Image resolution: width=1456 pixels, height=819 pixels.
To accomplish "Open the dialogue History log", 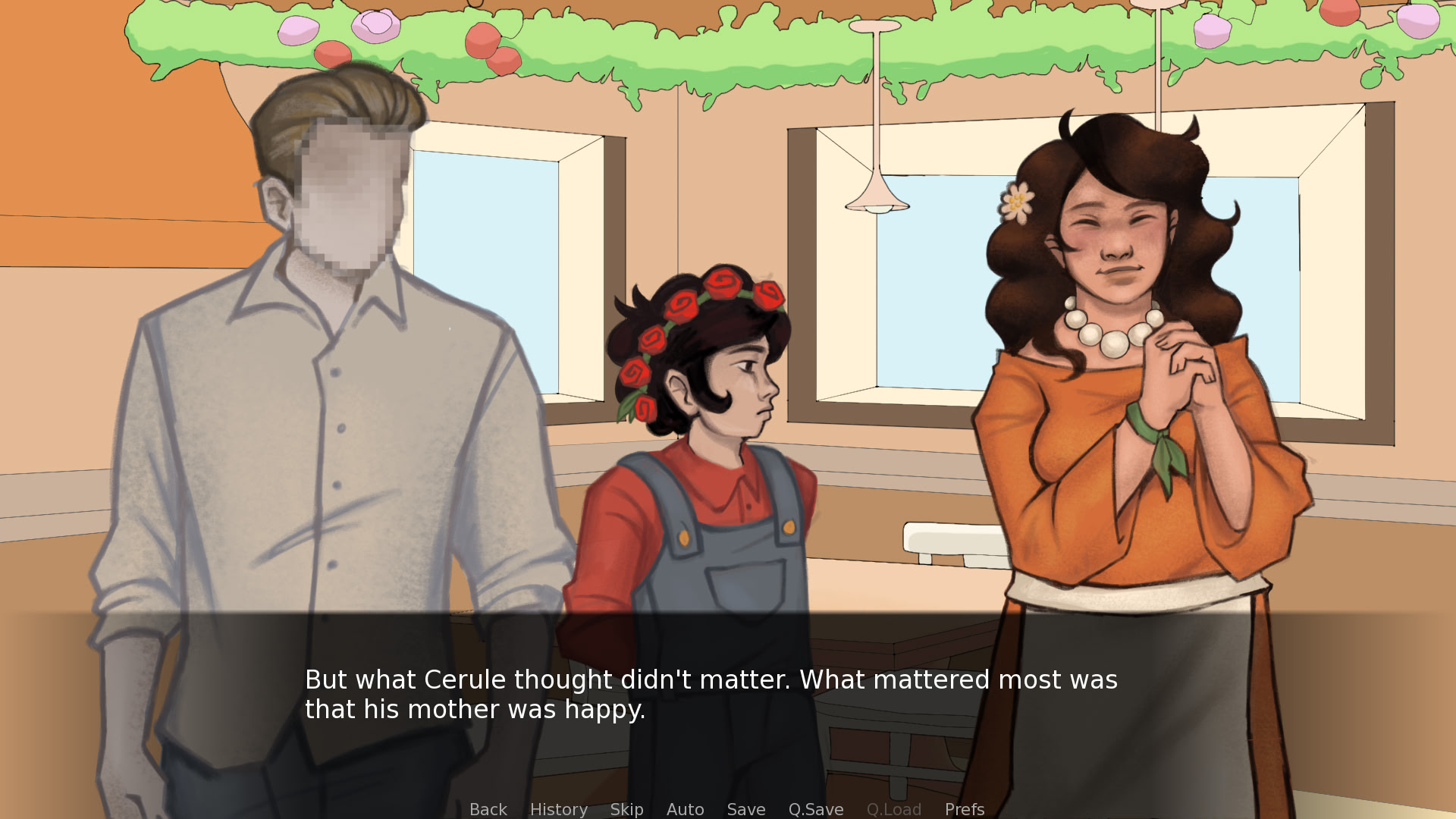I will click(x=558, y=809).
